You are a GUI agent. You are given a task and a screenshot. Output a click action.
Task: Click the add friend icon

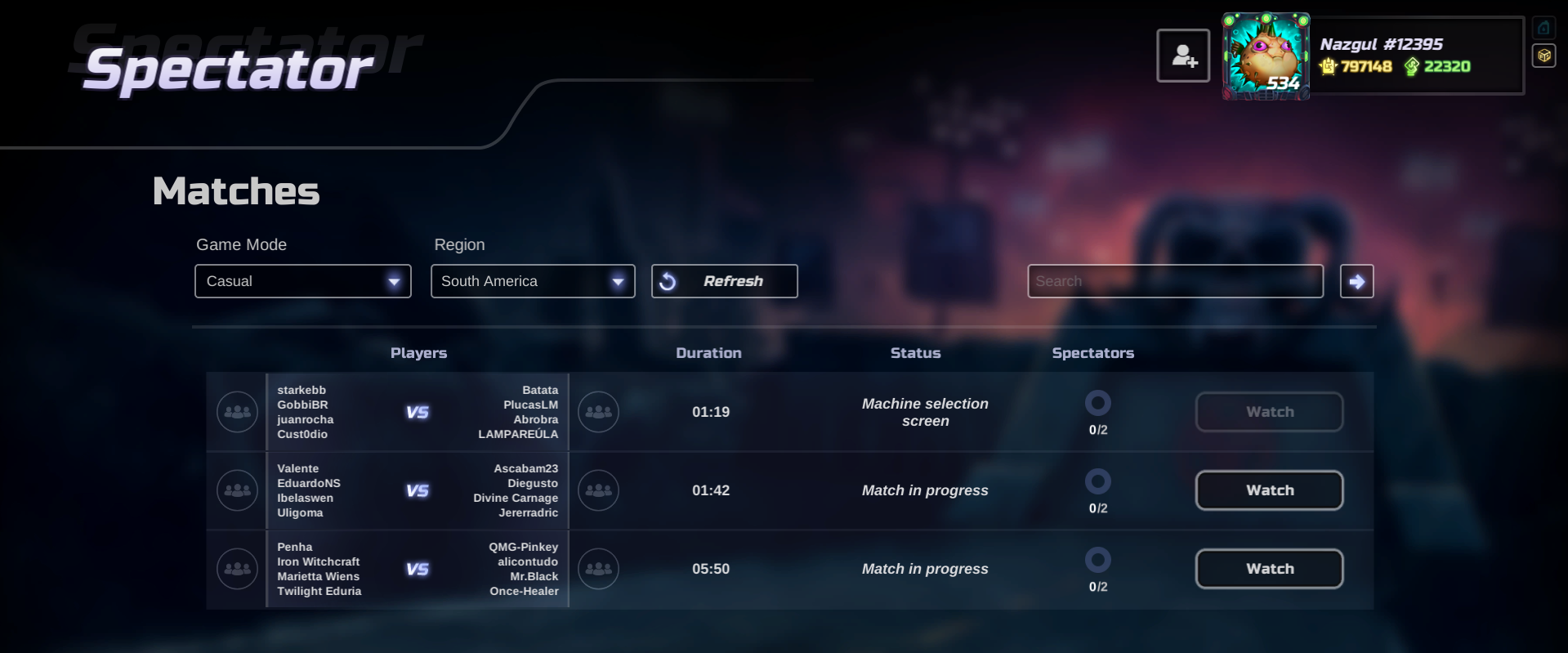(x=1182, y=55)
